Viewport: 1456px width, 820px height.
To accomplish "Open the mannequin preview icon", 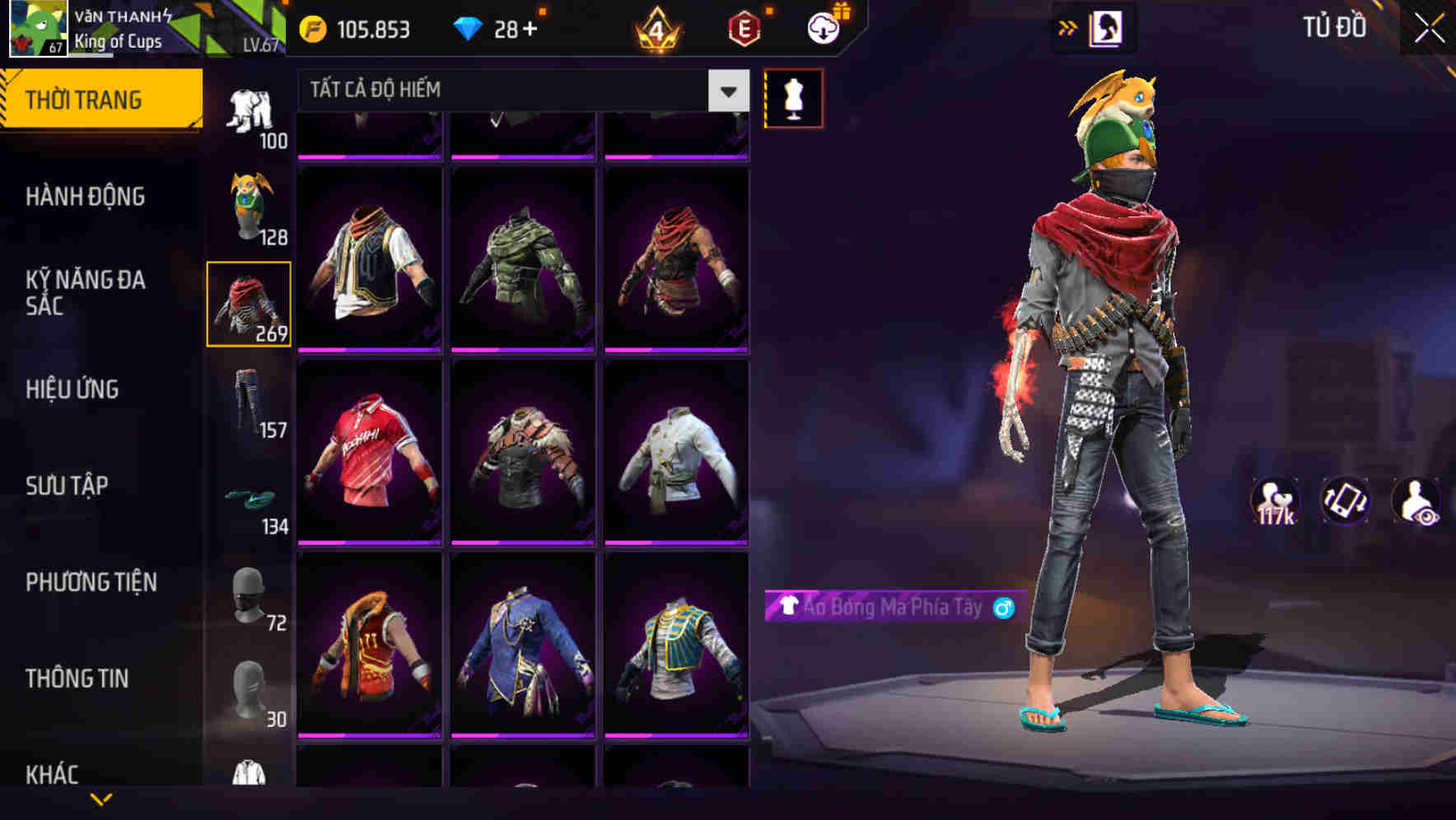I will tap(792, 97).
